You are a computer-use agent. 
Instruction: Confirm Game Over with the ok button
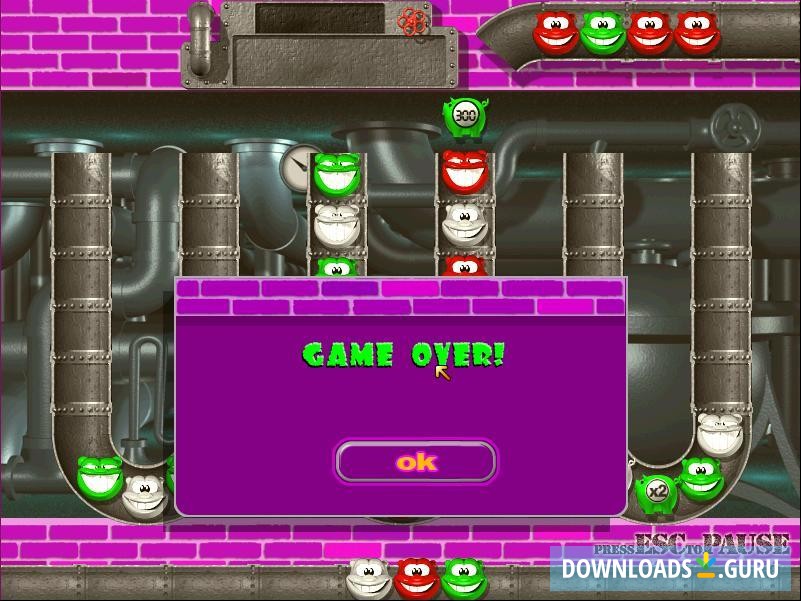pos(416,462)
